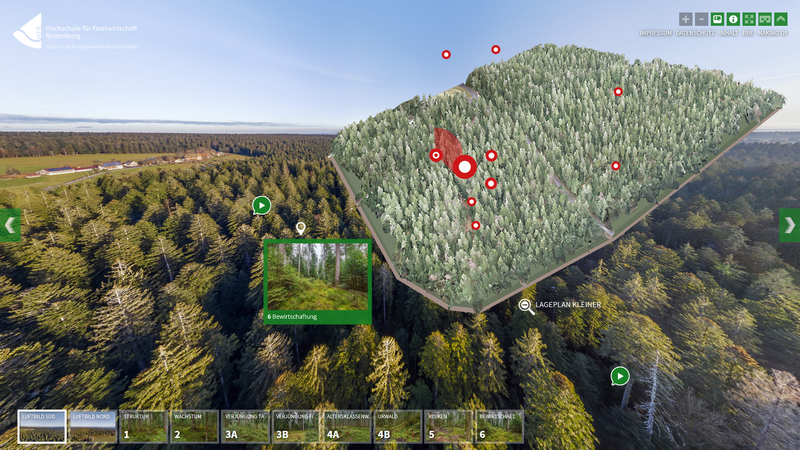The image size is (800, 450).
Task: Open the Making Of link
Action: (x=773, y=33)
